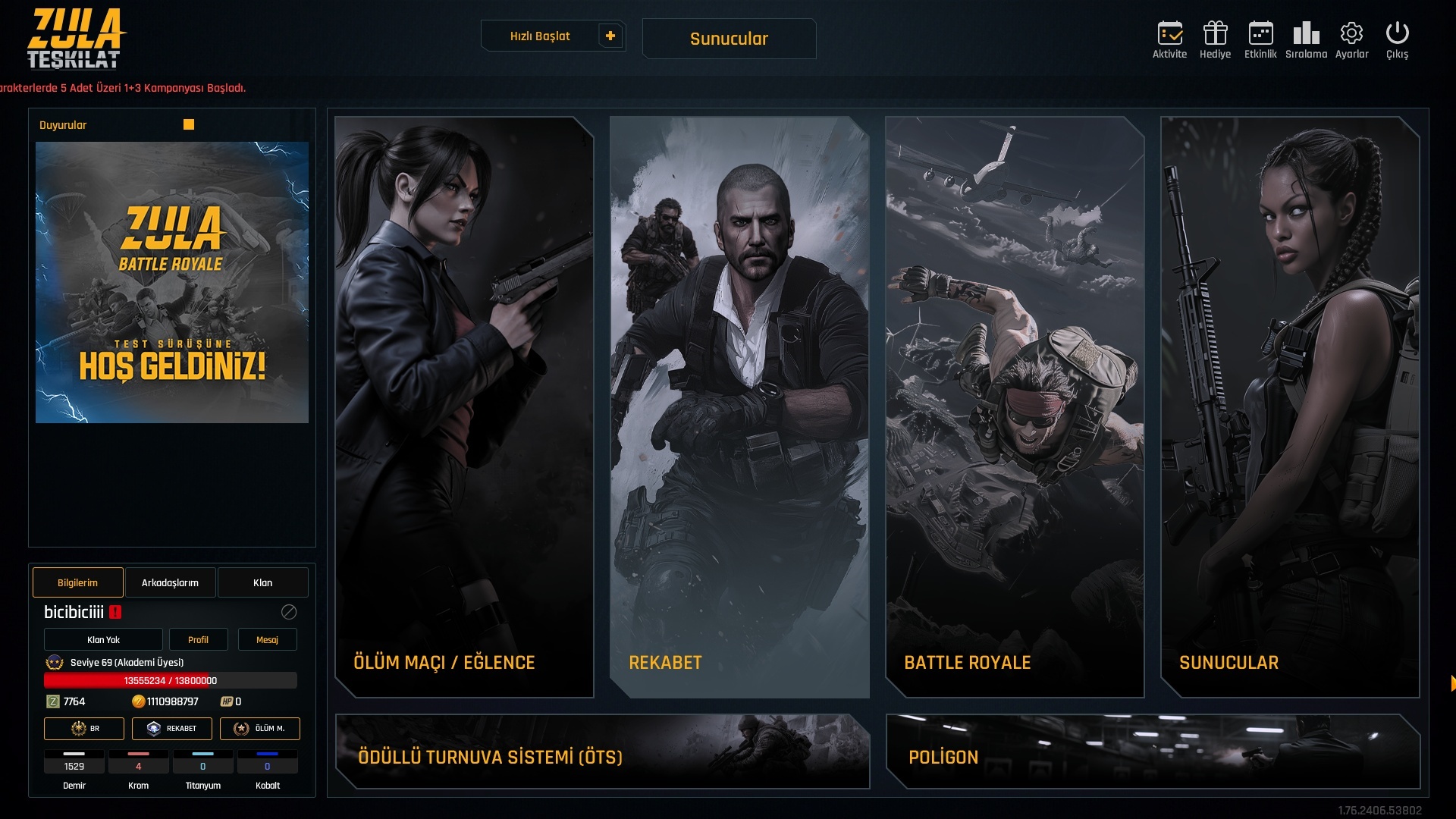Click the Mesaj button
1456x819 pixels.
point(267,639)
